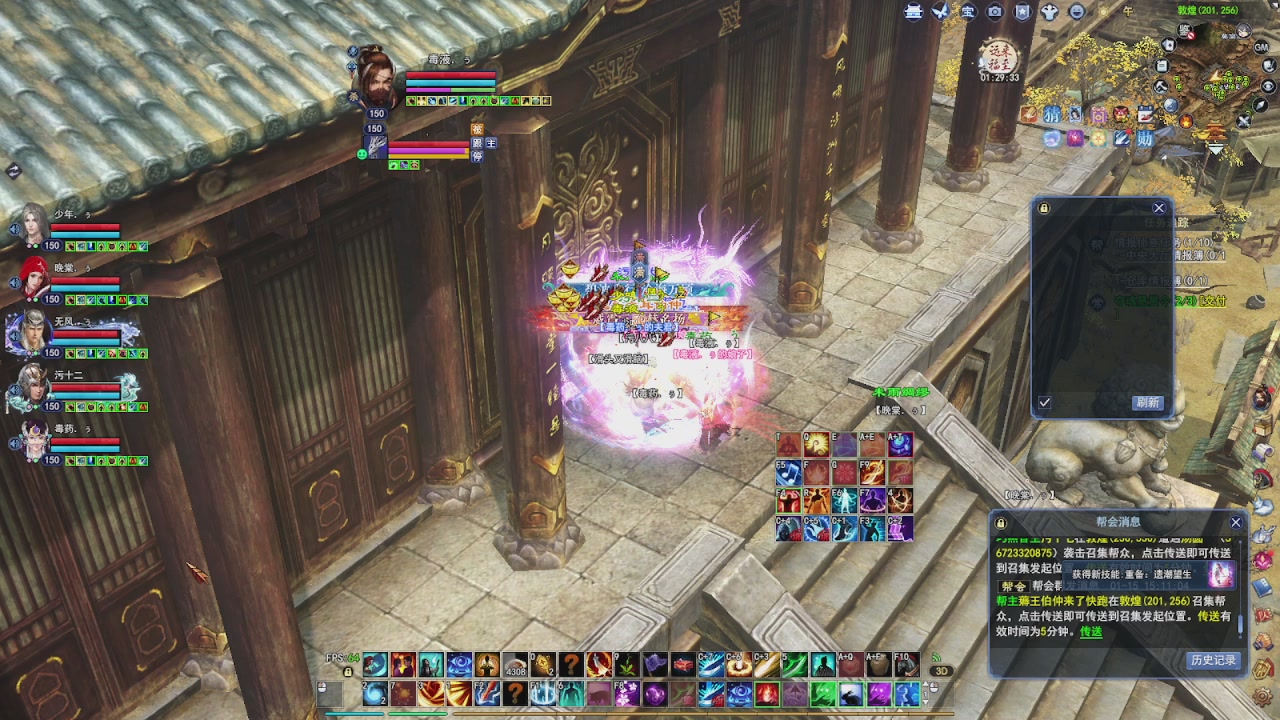Open the smiley face emote icon
This screenshot has height=720, width=1280.
(x=1077, y=12)
